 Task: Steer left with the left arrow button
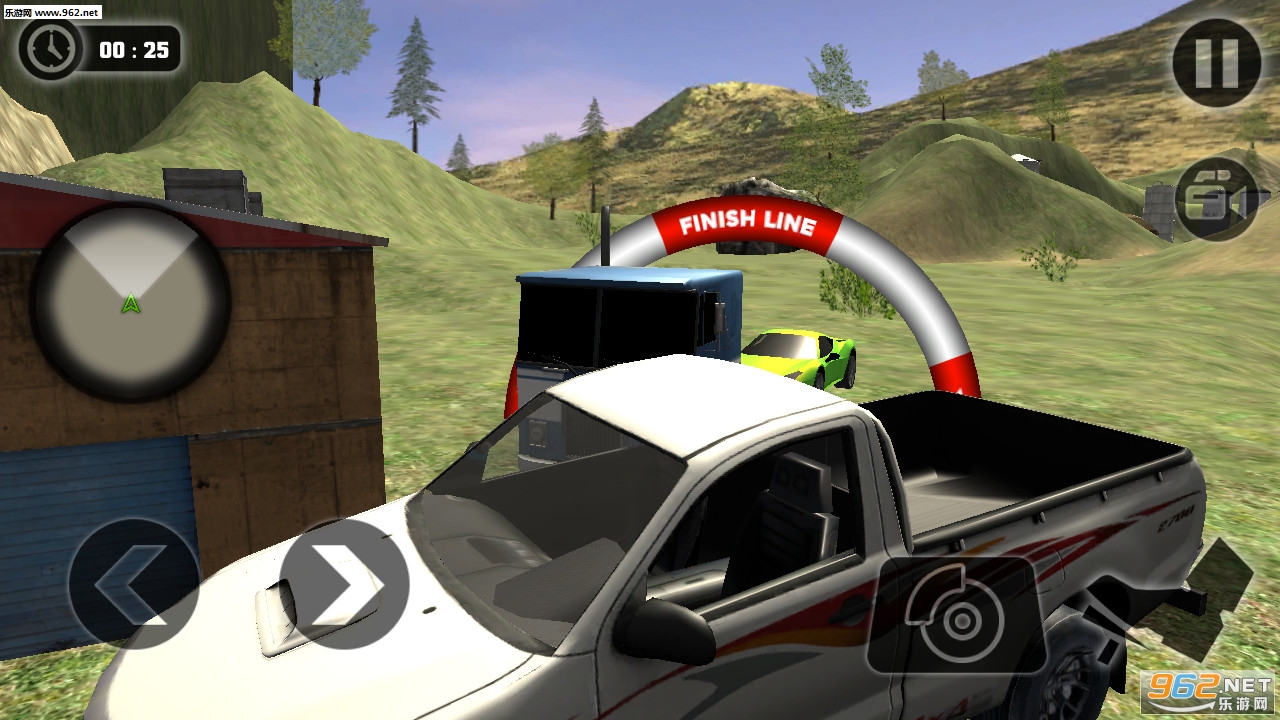tap(133, 584)
